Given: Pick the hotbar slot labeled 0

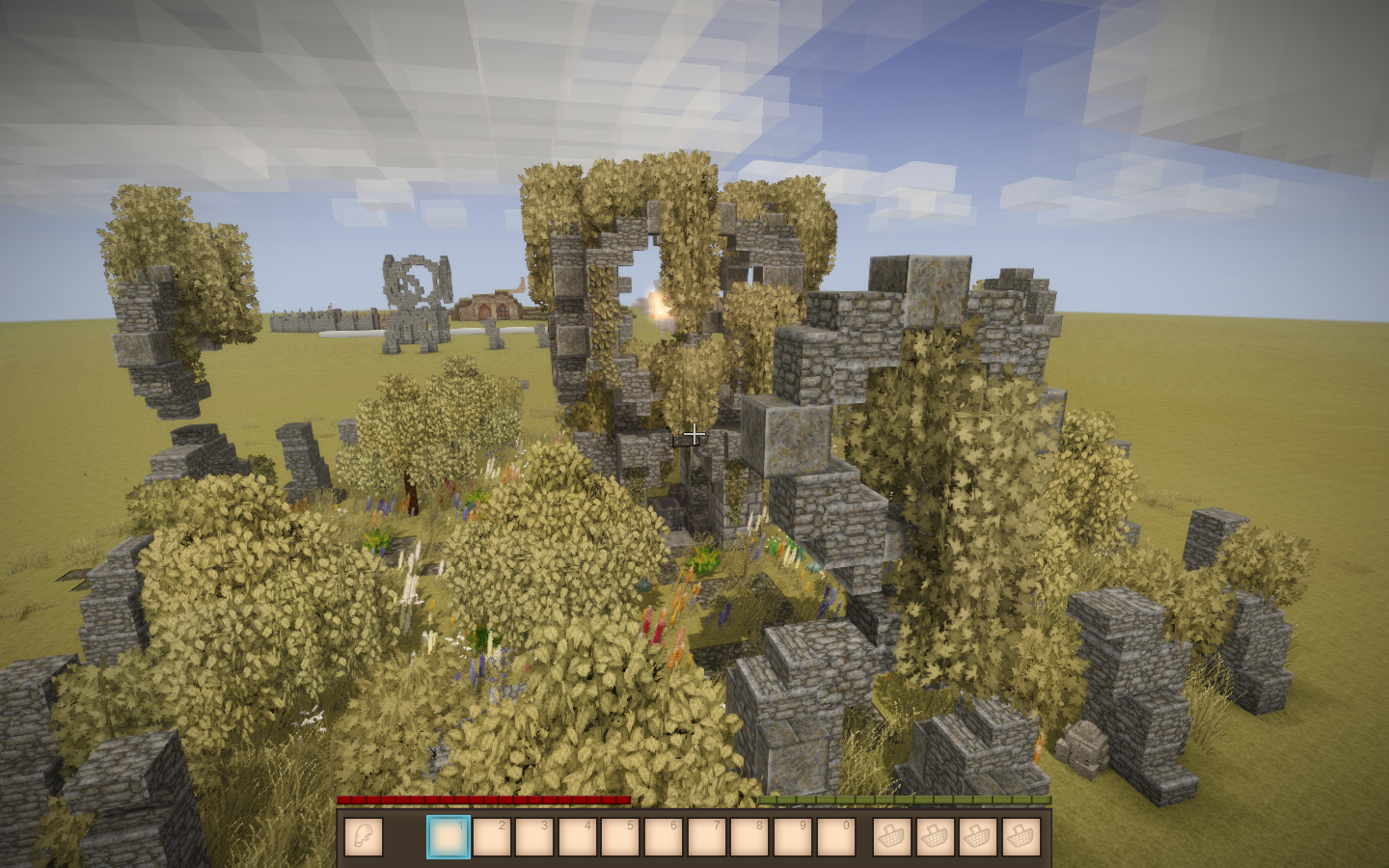Looking at the screenshot, I should pyautogui.click(x=835, y=837).
